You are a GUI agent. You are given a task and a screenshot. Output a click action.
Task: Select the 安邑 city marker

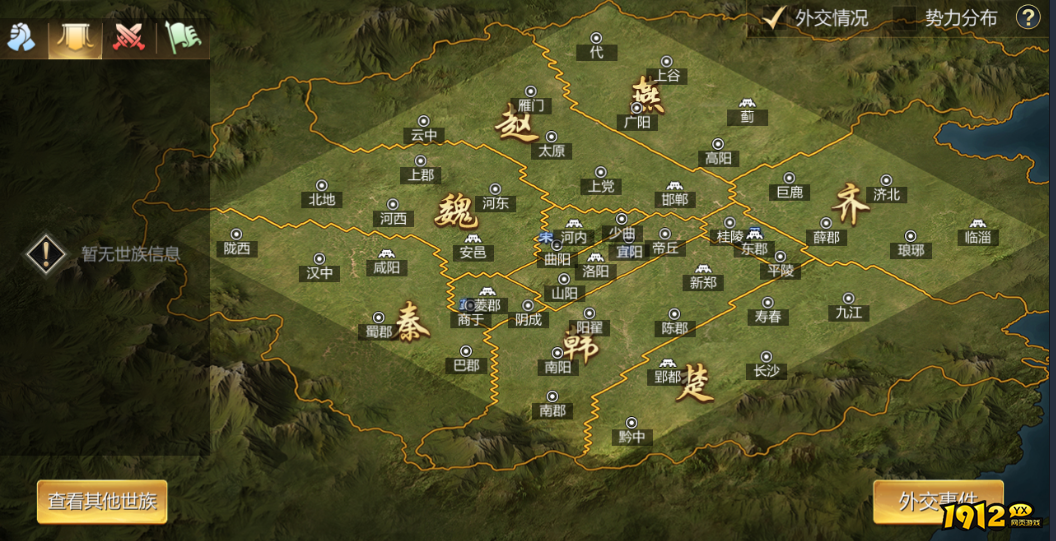(472, 241)
